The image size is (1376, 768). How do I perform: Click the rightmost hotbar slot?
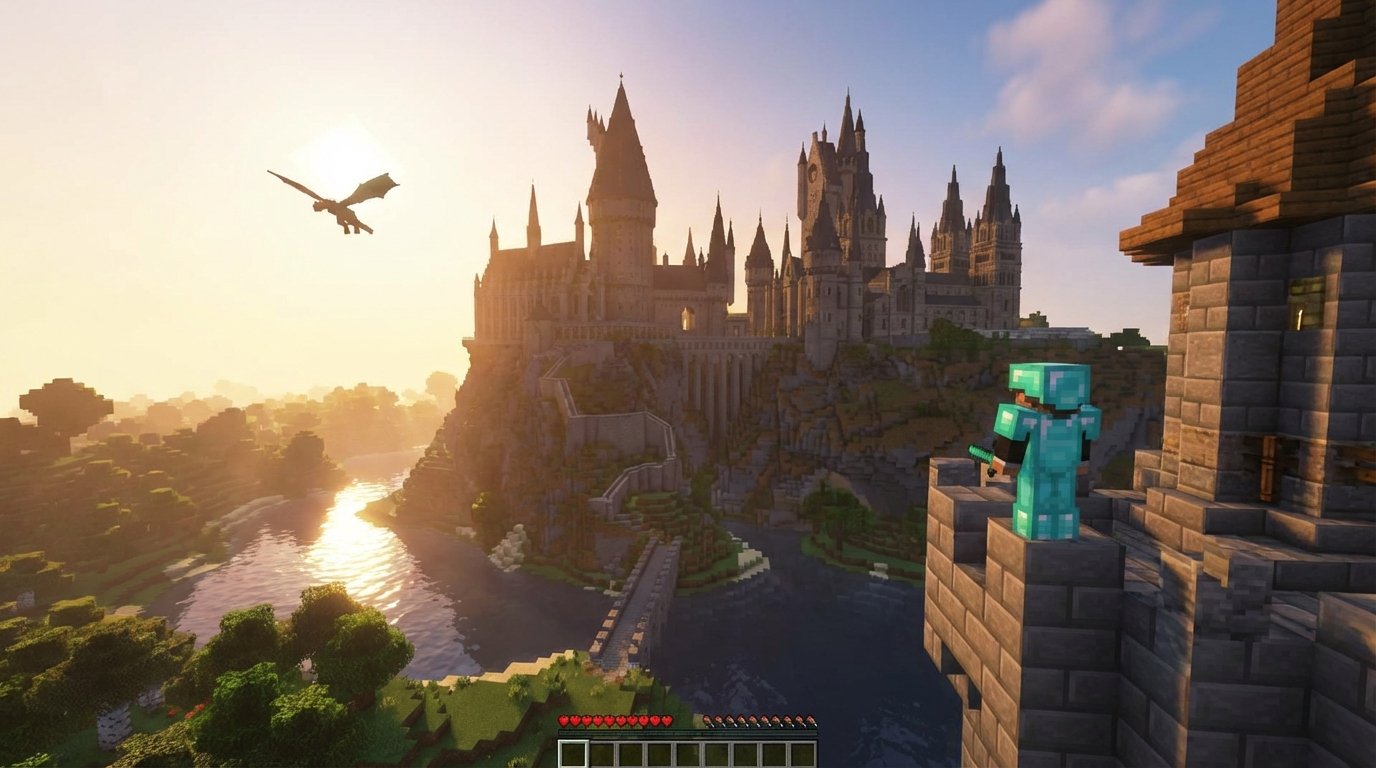(x=804, y=751)
